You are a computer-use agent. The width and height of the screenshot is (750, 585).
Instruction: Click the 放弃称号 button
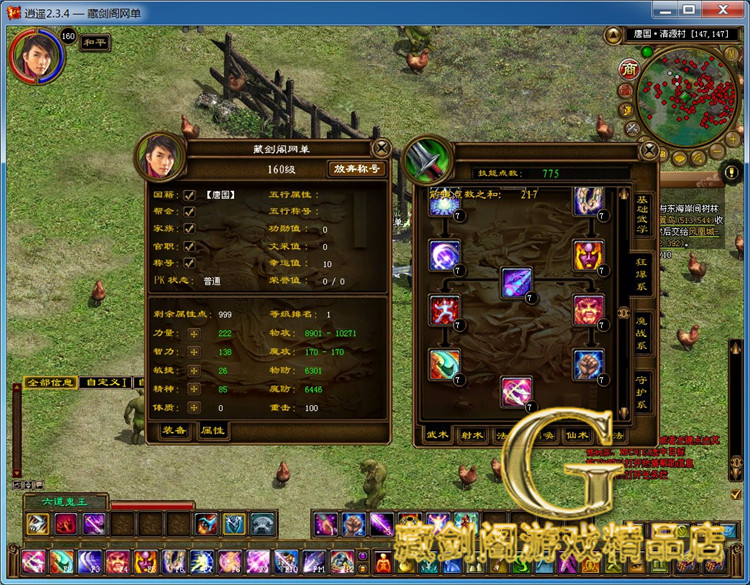click(357, 169)
